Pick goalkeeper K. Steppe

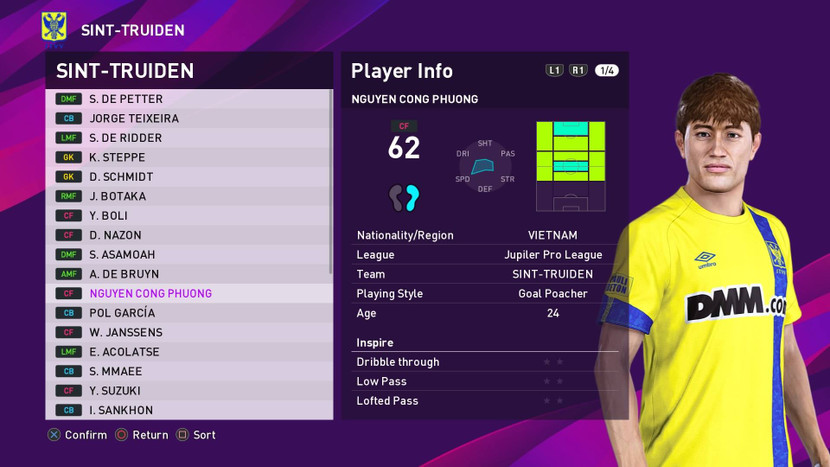coord(190,157)
